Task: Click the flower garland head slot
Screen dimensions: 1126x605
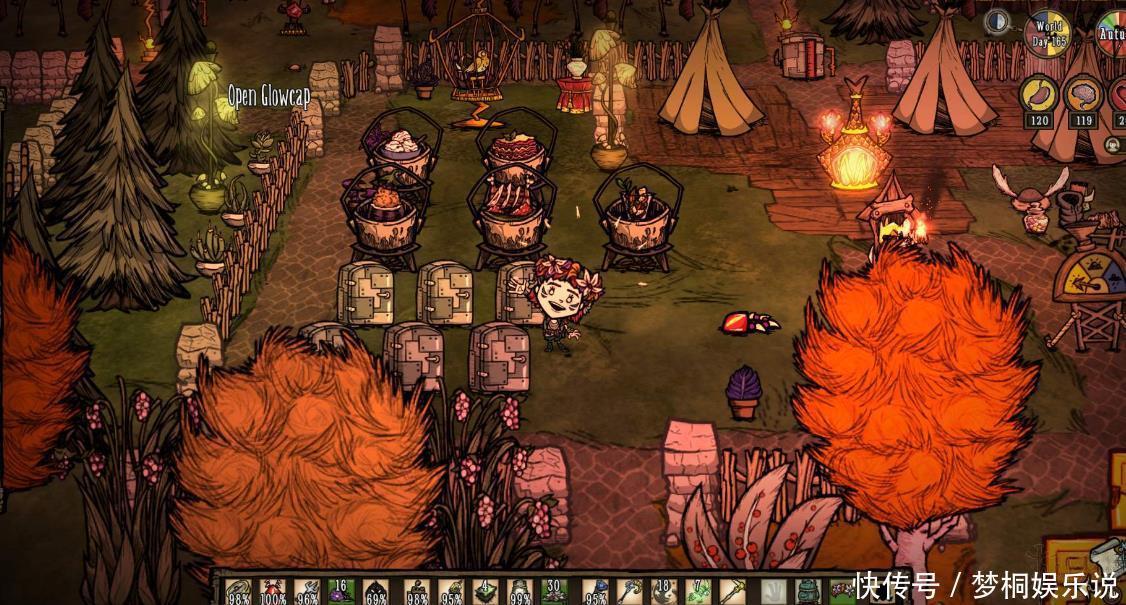Action: (840, 591)
